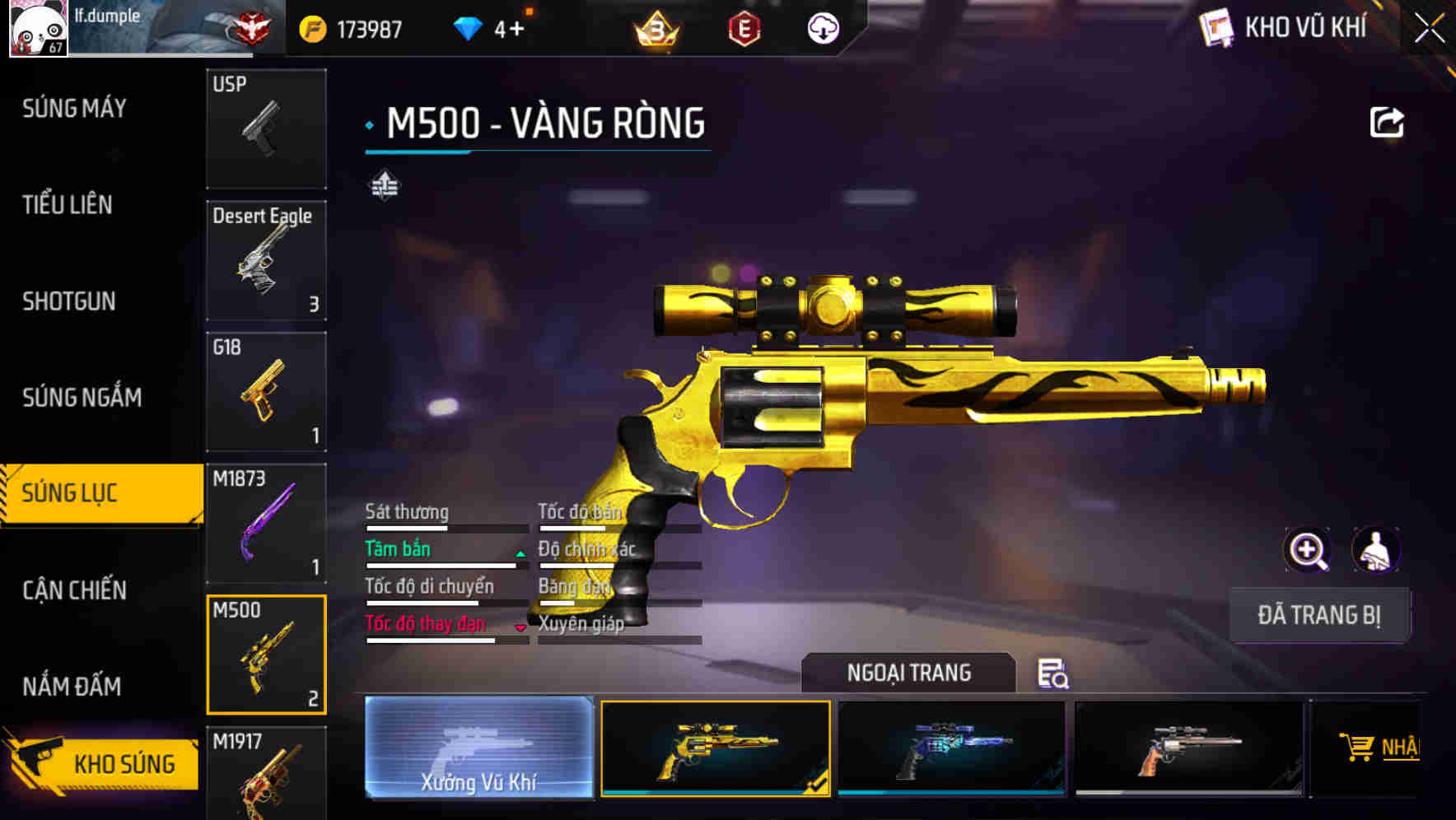Expand the green Tầm bắn stat indicator
This screenshot has width=1456, height=820.
coord(519,553)
